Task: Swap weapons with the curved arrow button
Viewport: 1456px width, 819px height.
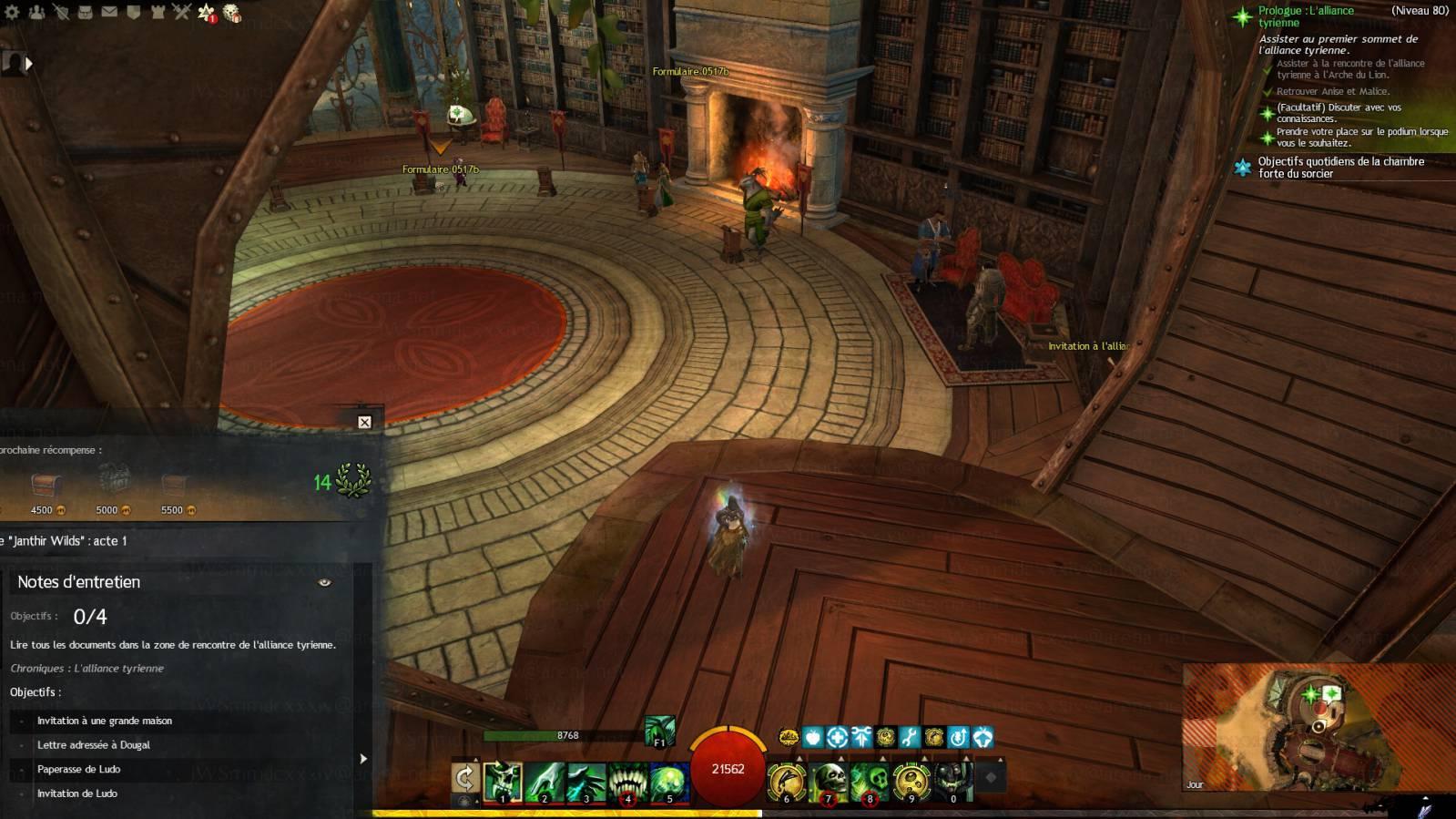Action: pyautogui.click(x=465, y=778)
